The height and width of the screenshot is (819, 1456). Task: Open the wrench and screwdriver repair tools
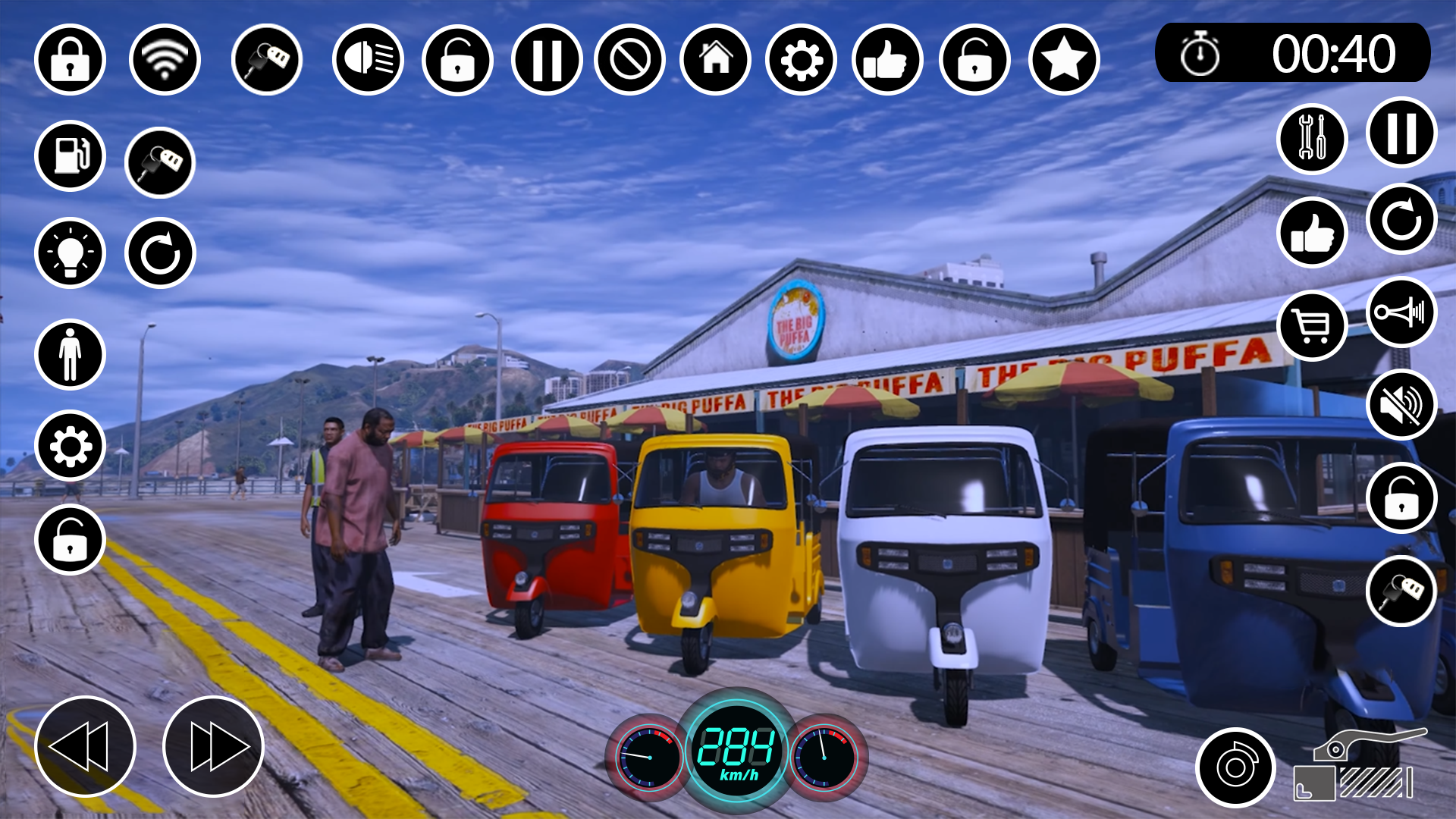pos(1312,139)
